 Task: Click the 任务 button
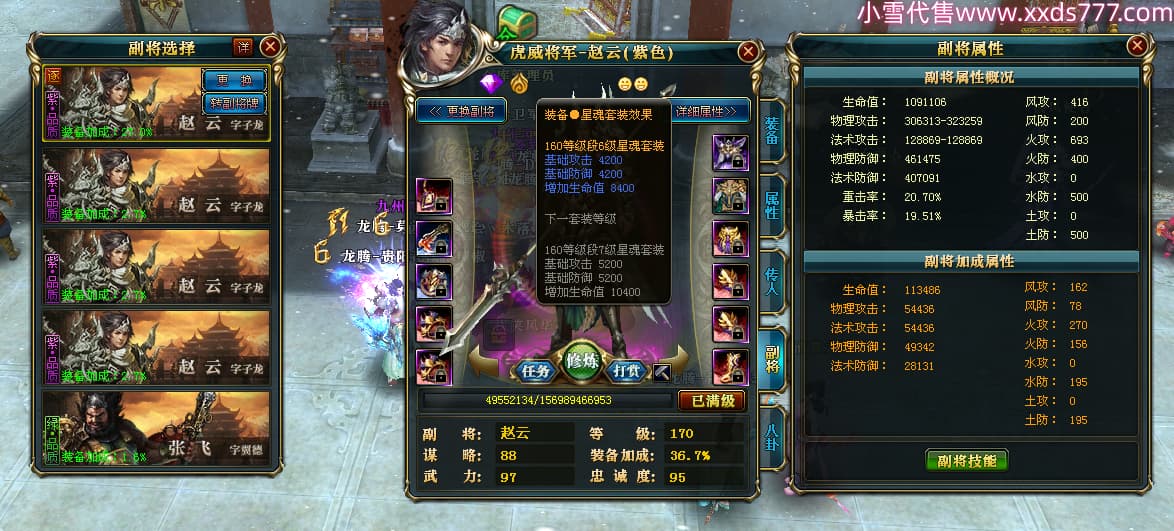(537, 370)
